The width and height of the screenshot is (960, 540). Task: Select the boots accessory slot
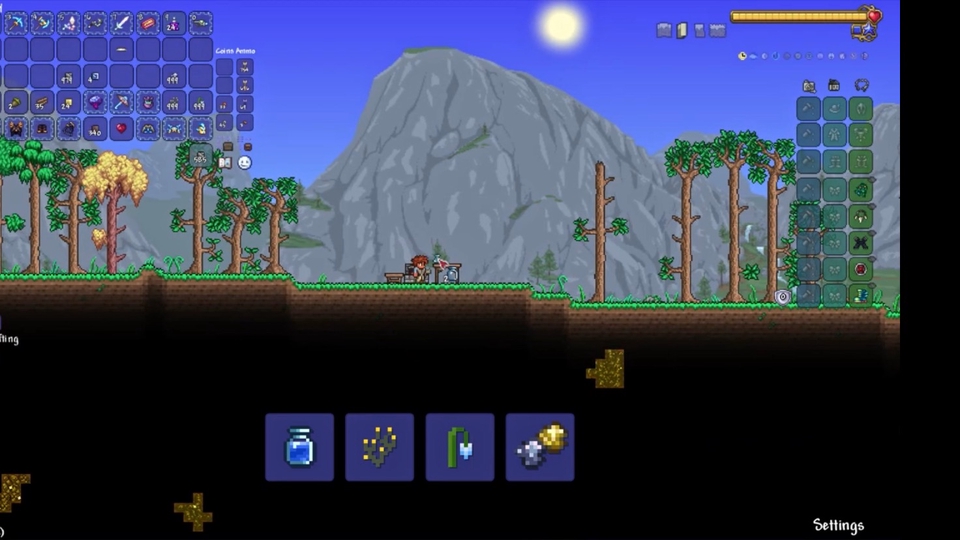click(x=860, y=295)
